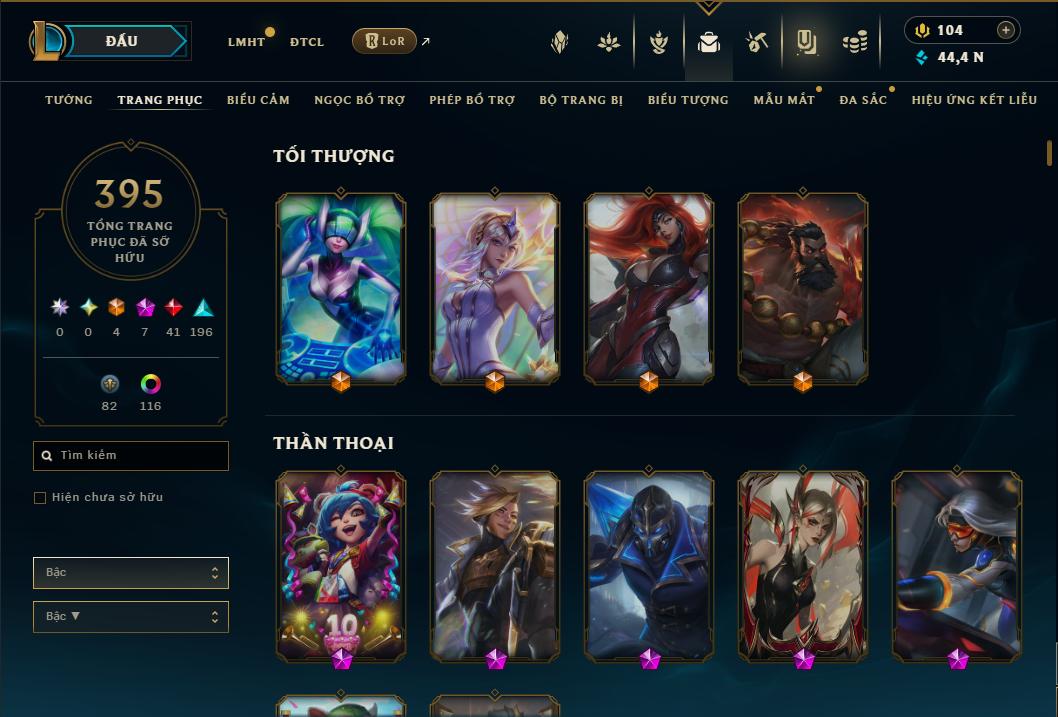
Task: Select the DJ Sona ultimate skin card
Action: tap(341, 287)
